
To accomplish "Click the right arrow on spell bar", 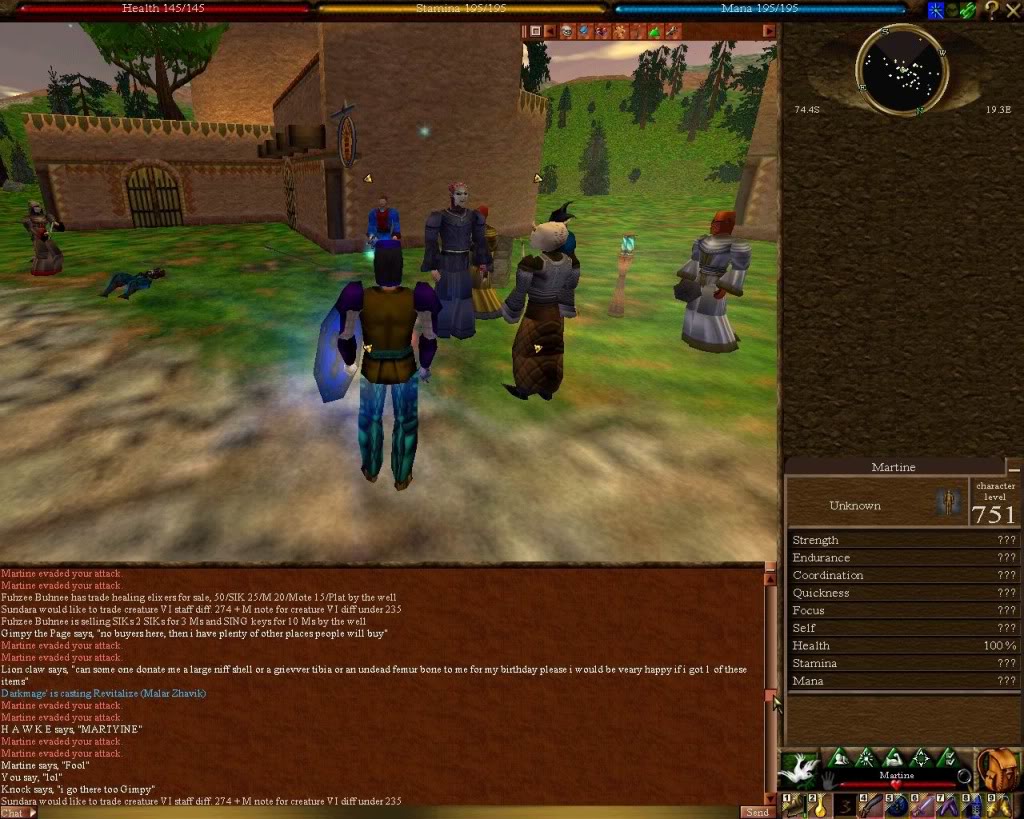I will click(x=769, y=31).
